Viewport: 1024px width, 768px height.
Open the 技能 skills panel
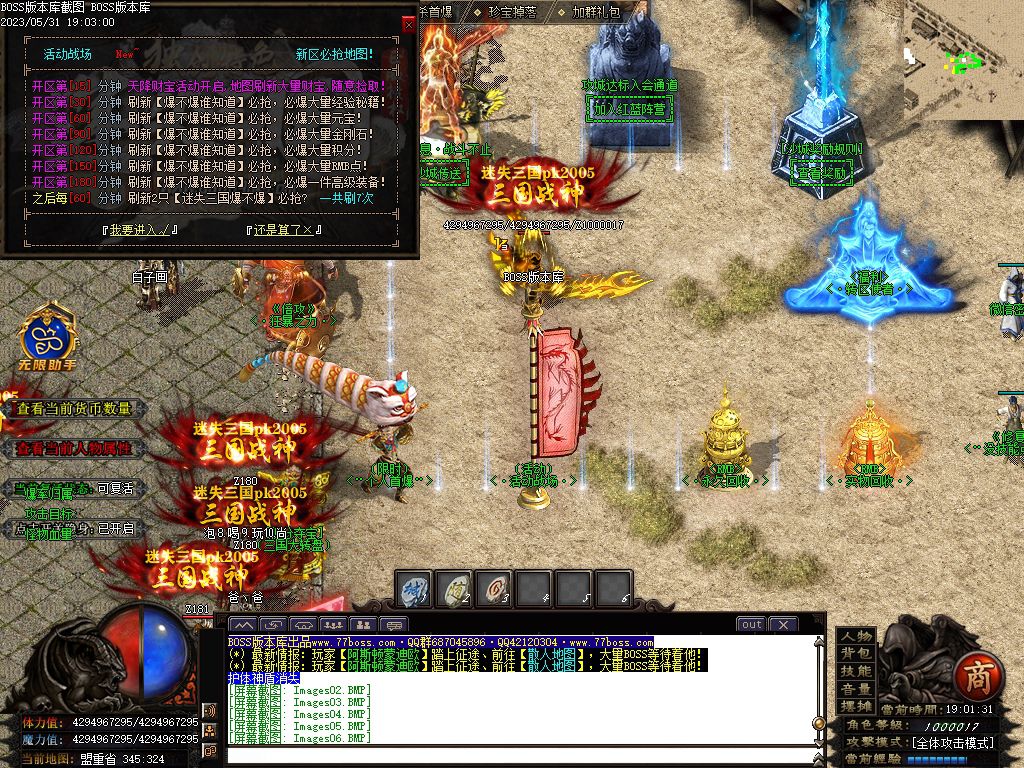pyautogui.click(x=856, y=671)
